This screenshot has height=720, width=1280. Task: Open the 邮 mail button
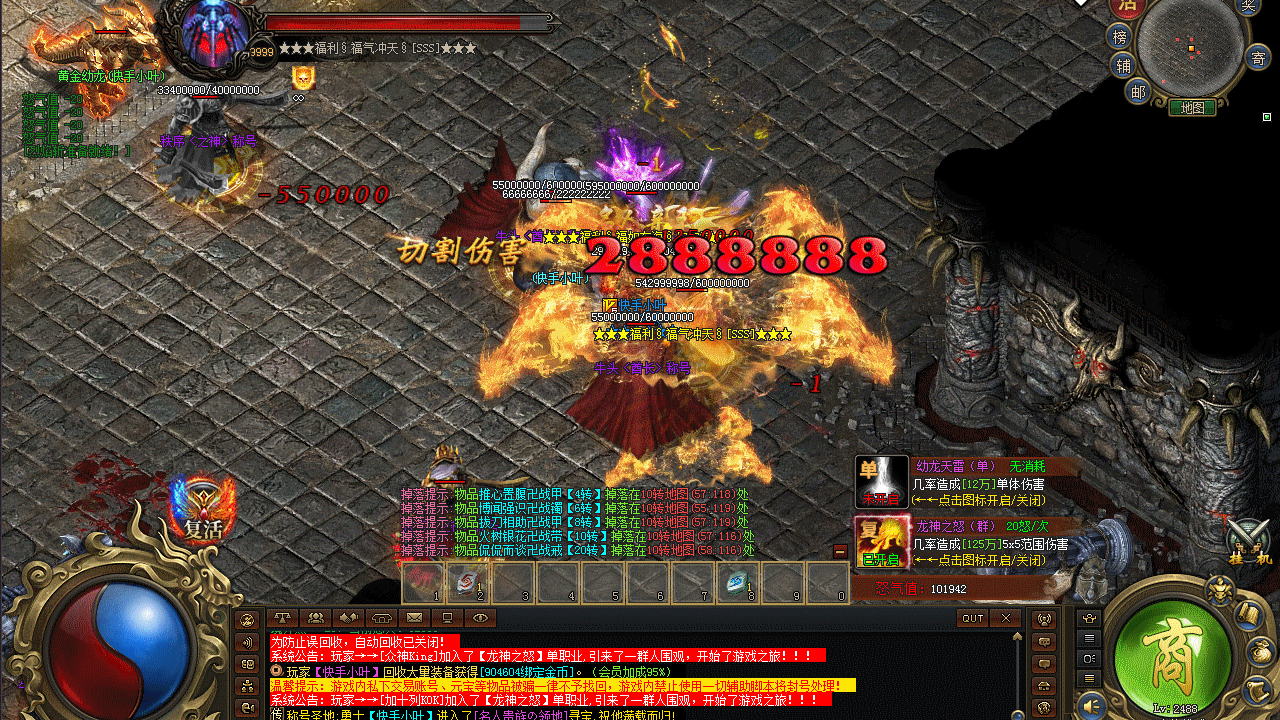tap(1137, 92)
